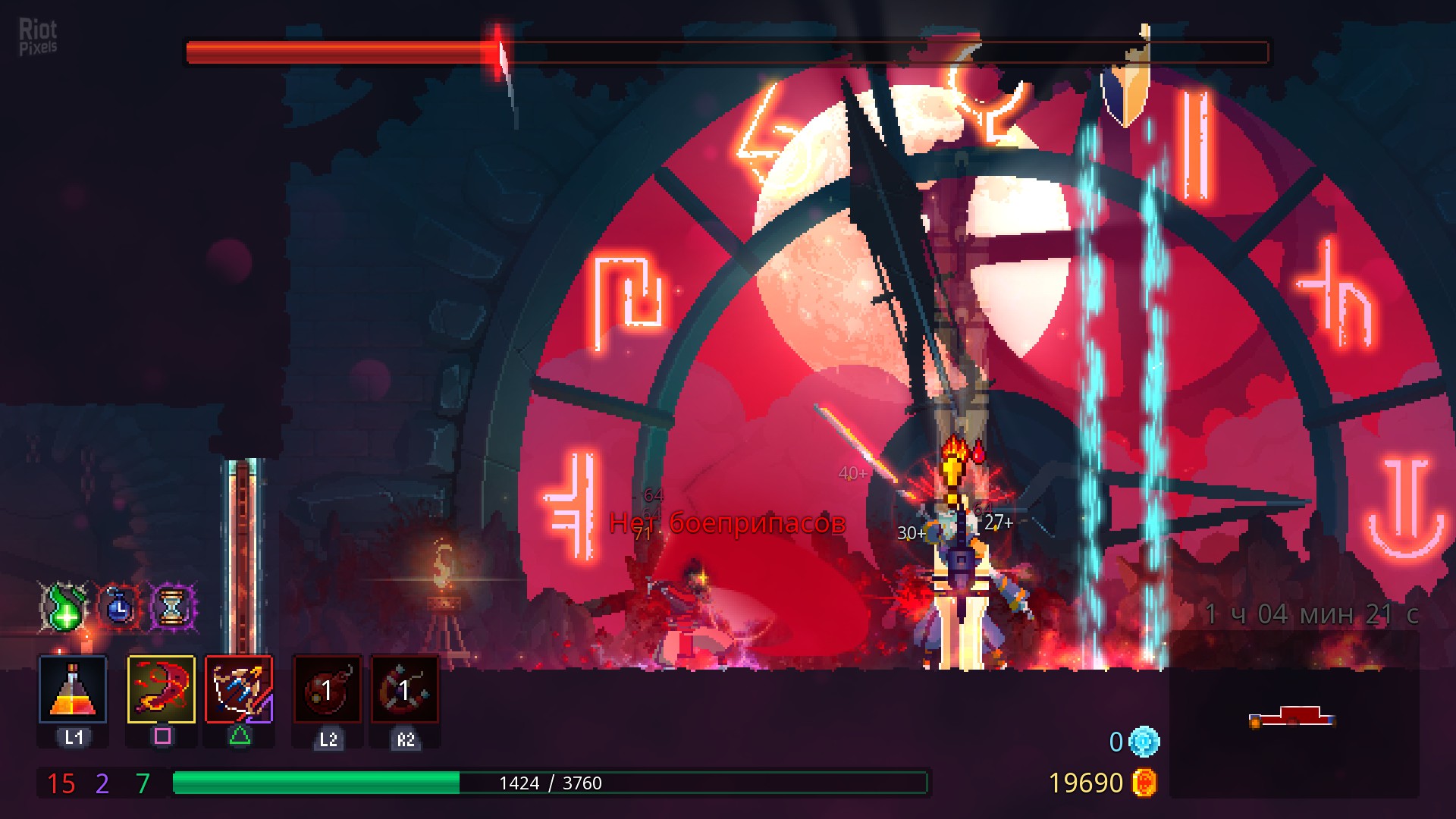Use the health flask slot
This screenshot has height=819, width=1456.
click(73, 689)
